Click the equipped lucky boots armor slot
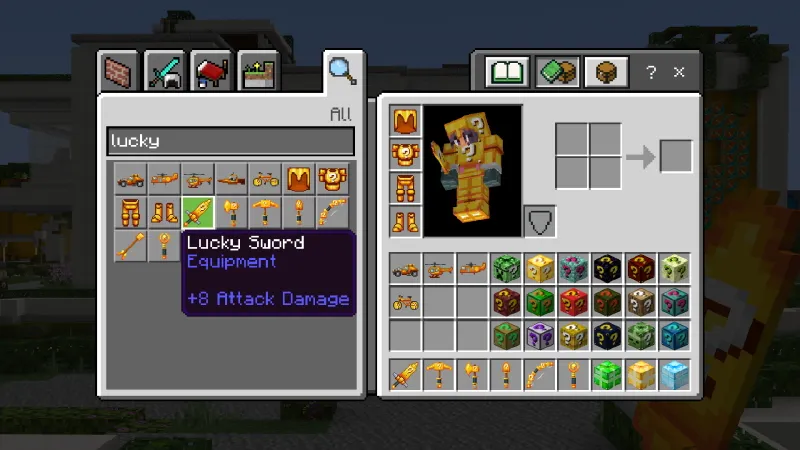The image size is (800, 450). coord(406,221)
